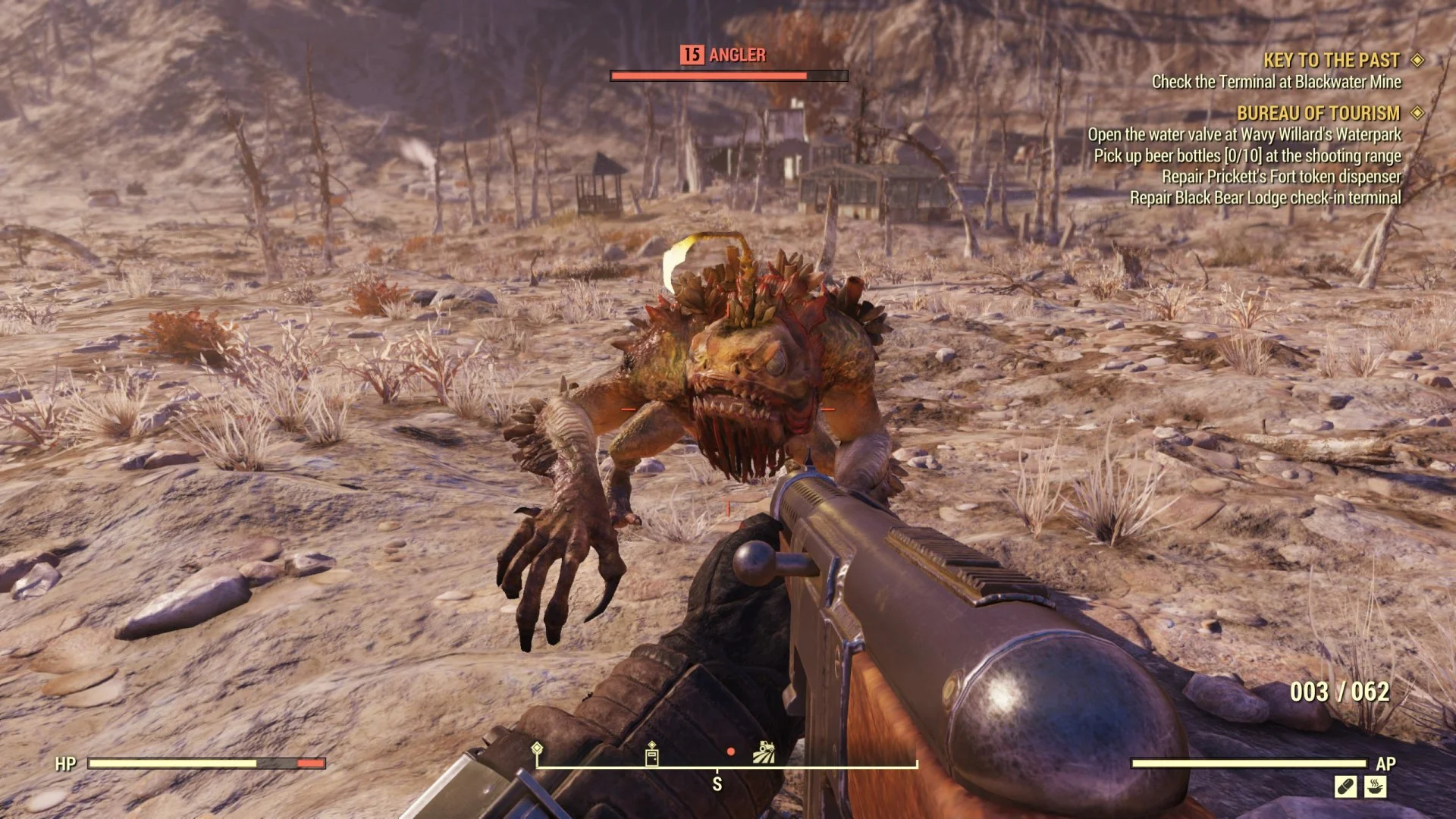The width and height of the screenshot is (1456, 819).
Task: Pick the Prickett's Fort token dispenser objective
Action: (x=1282, y=177)
